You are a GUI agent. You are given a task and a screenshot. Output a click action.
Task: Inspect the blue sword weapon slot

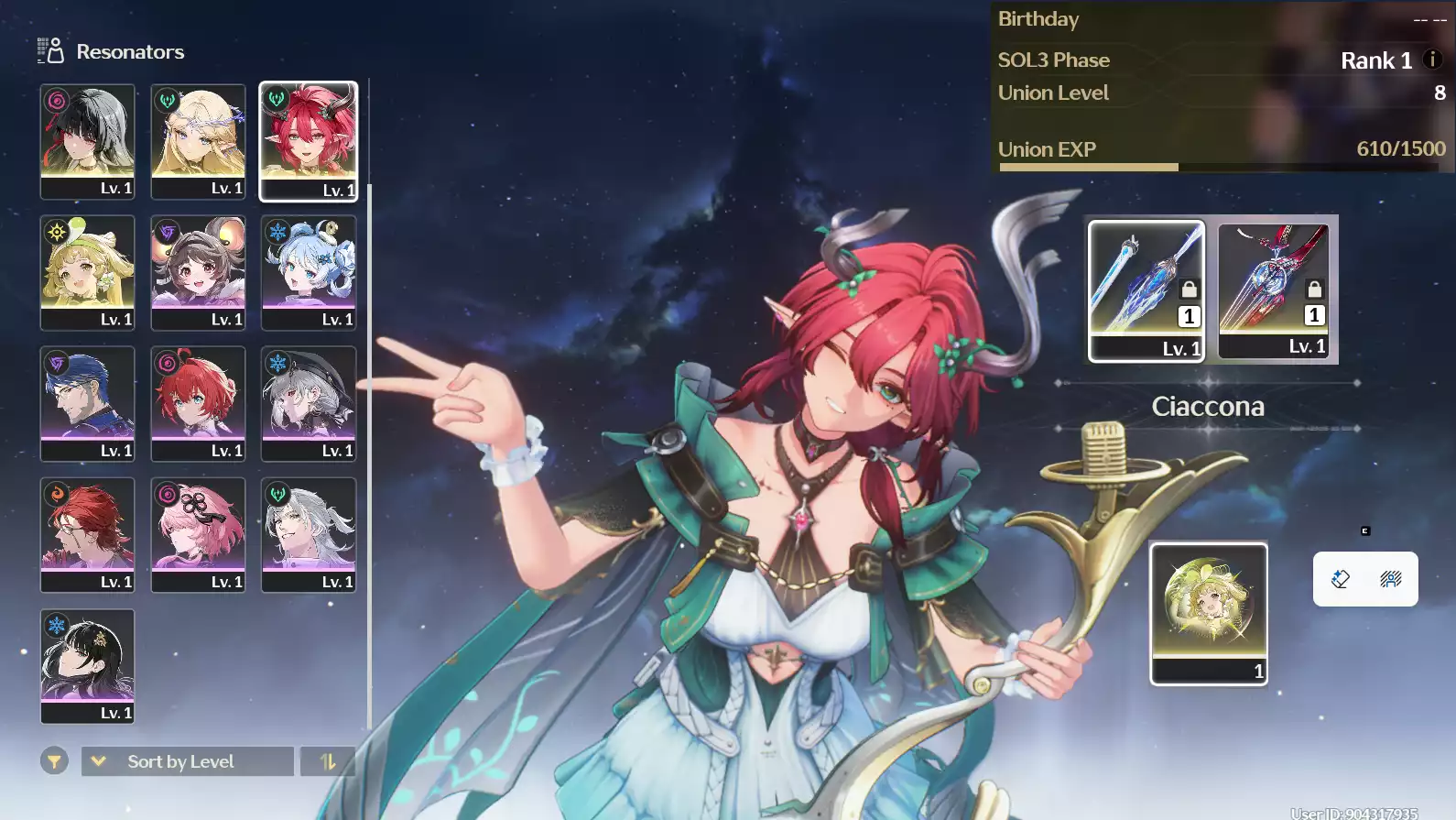[x=1146, y=290]
